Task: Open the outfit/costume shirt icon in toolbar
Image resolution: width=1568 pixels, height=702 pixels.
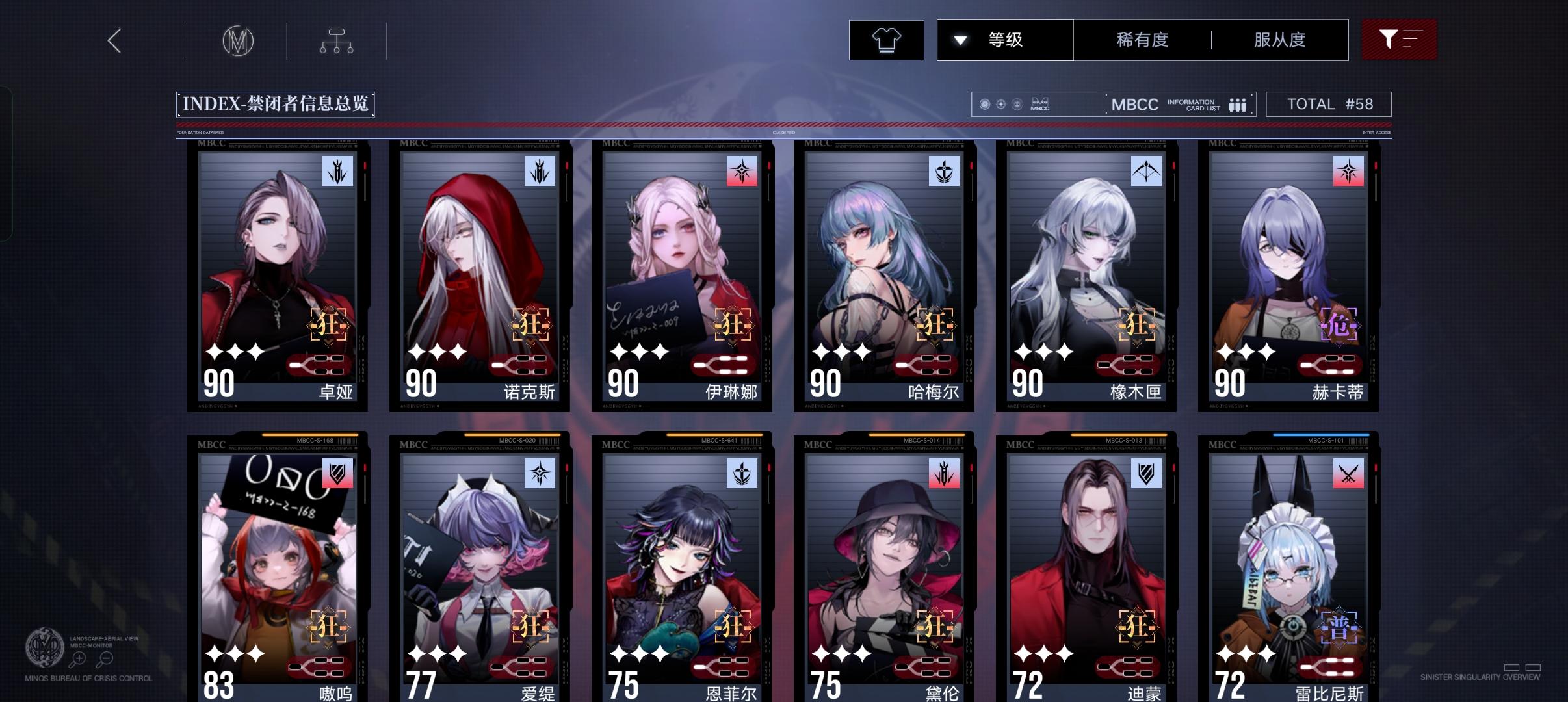Action: click(887, 40)
